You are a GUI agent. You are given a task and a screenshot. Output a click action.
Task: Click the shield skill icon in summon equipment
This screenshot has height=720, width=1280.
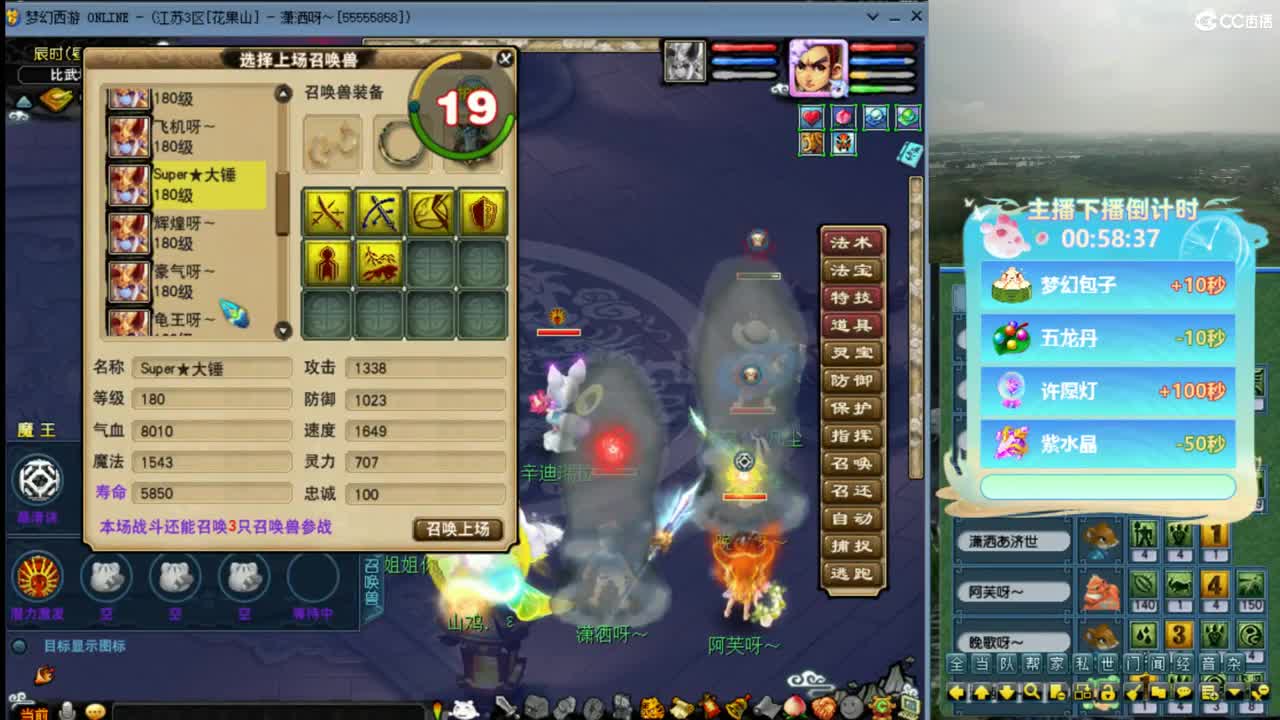(485, 212)
